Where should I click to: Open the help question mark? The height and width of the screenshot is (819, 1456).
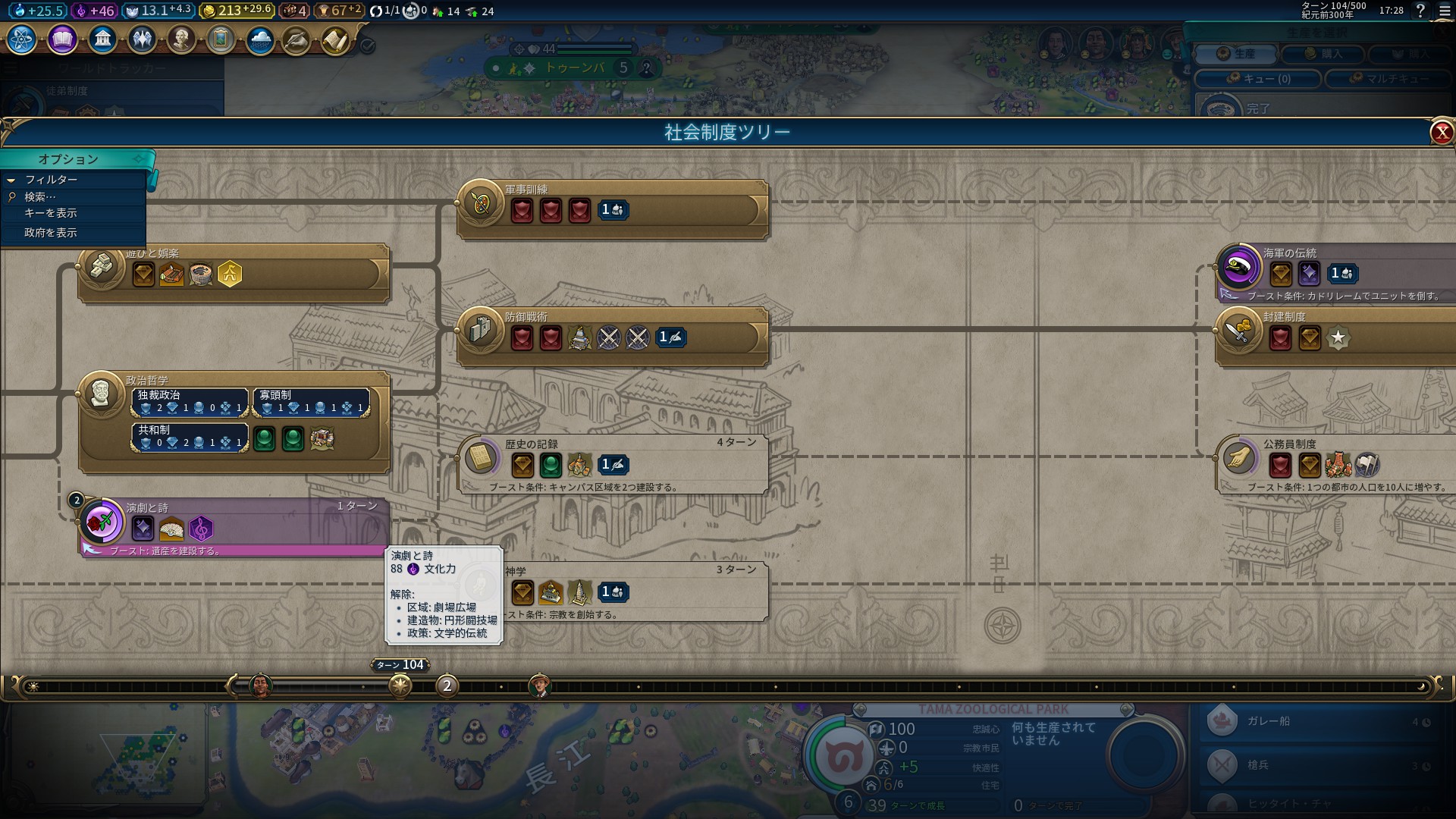pyautogui.click(x=1420, y=11)
